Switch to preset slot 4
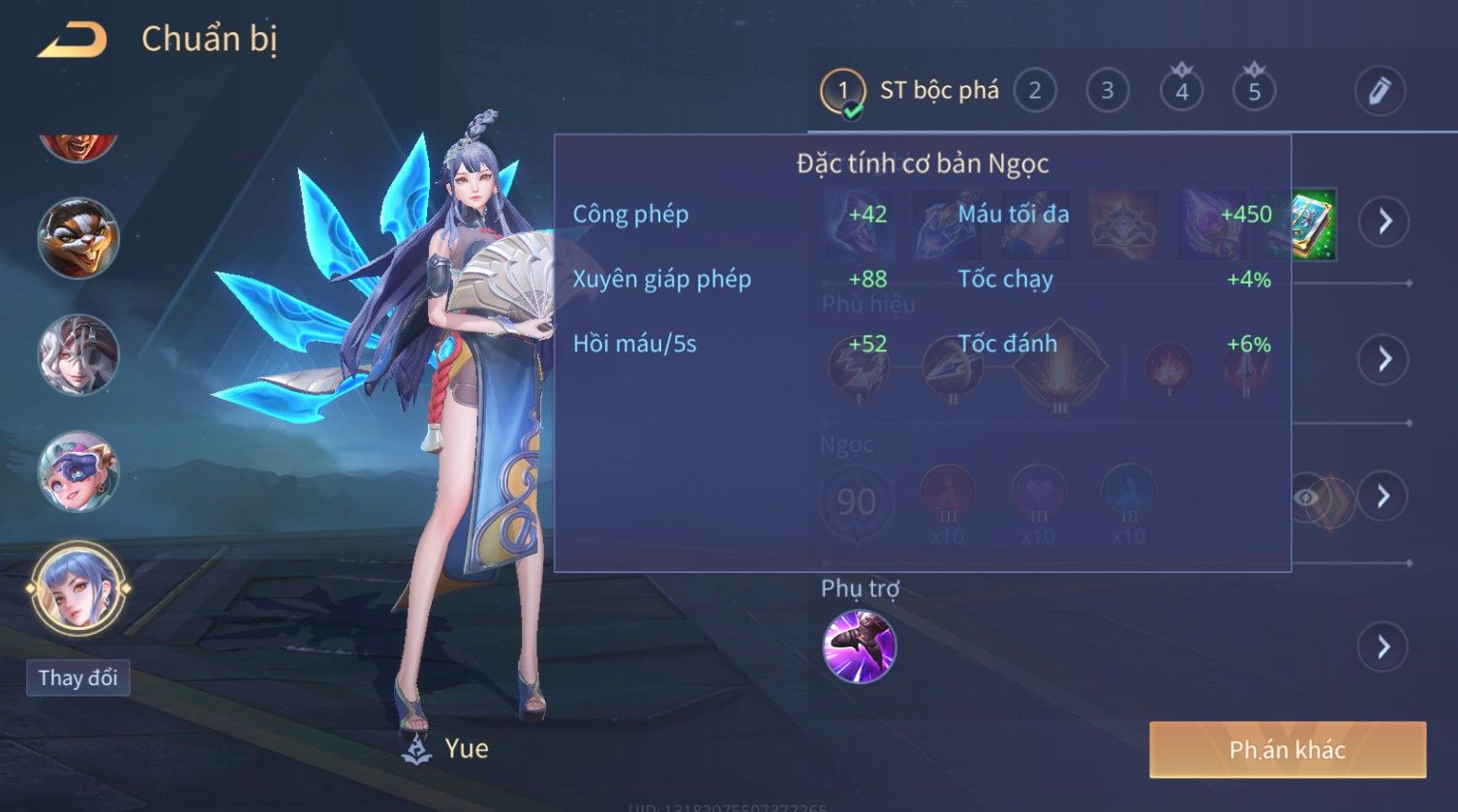Screen dimensions: 1458x812 point(1181,91)
